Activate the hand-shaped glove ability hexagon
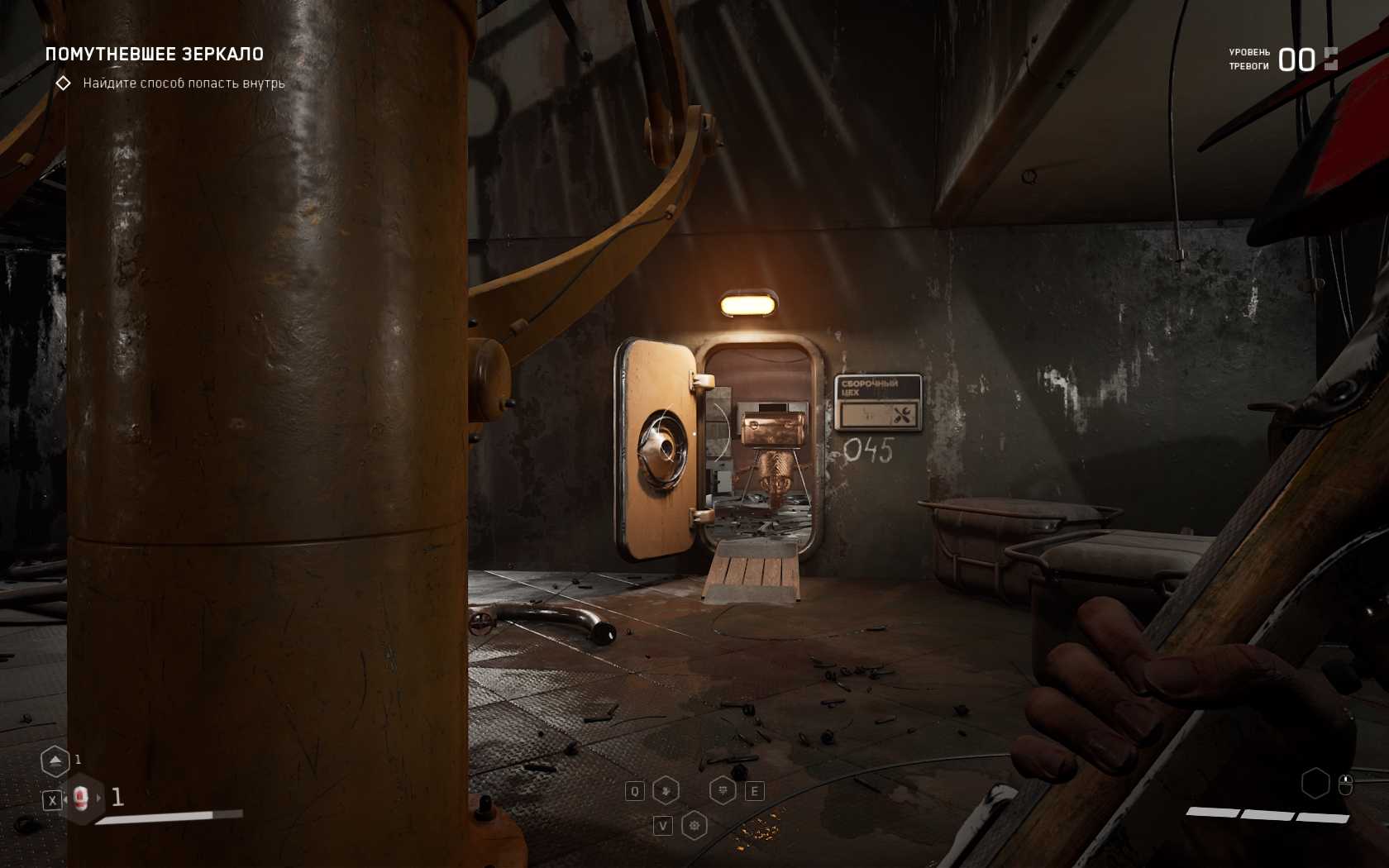The image size is (1389, 868). pyautogui.click(x=666, y=791)
